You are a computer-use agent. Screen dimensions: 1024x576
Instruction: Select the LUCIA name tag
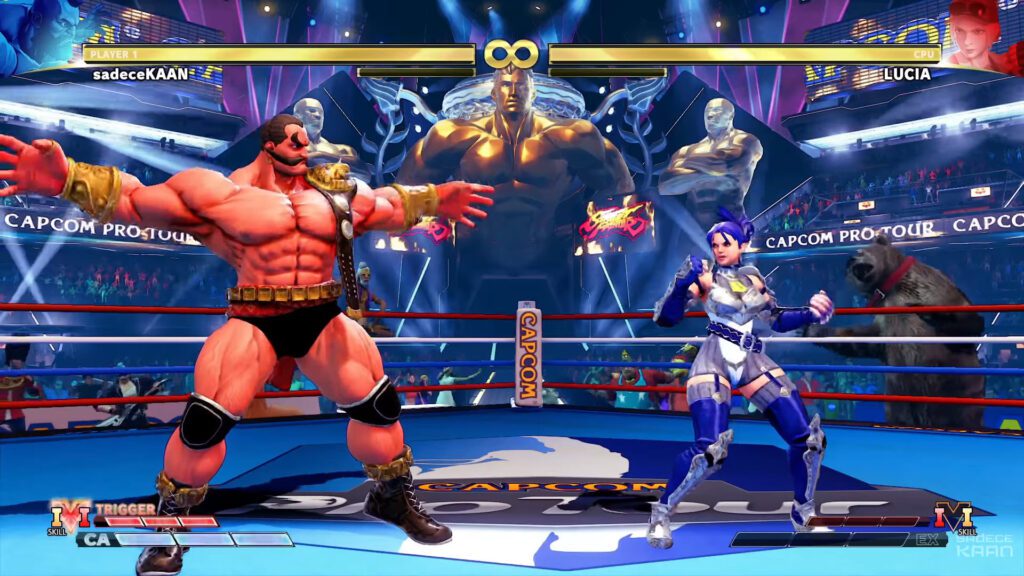tap(907, 74)
